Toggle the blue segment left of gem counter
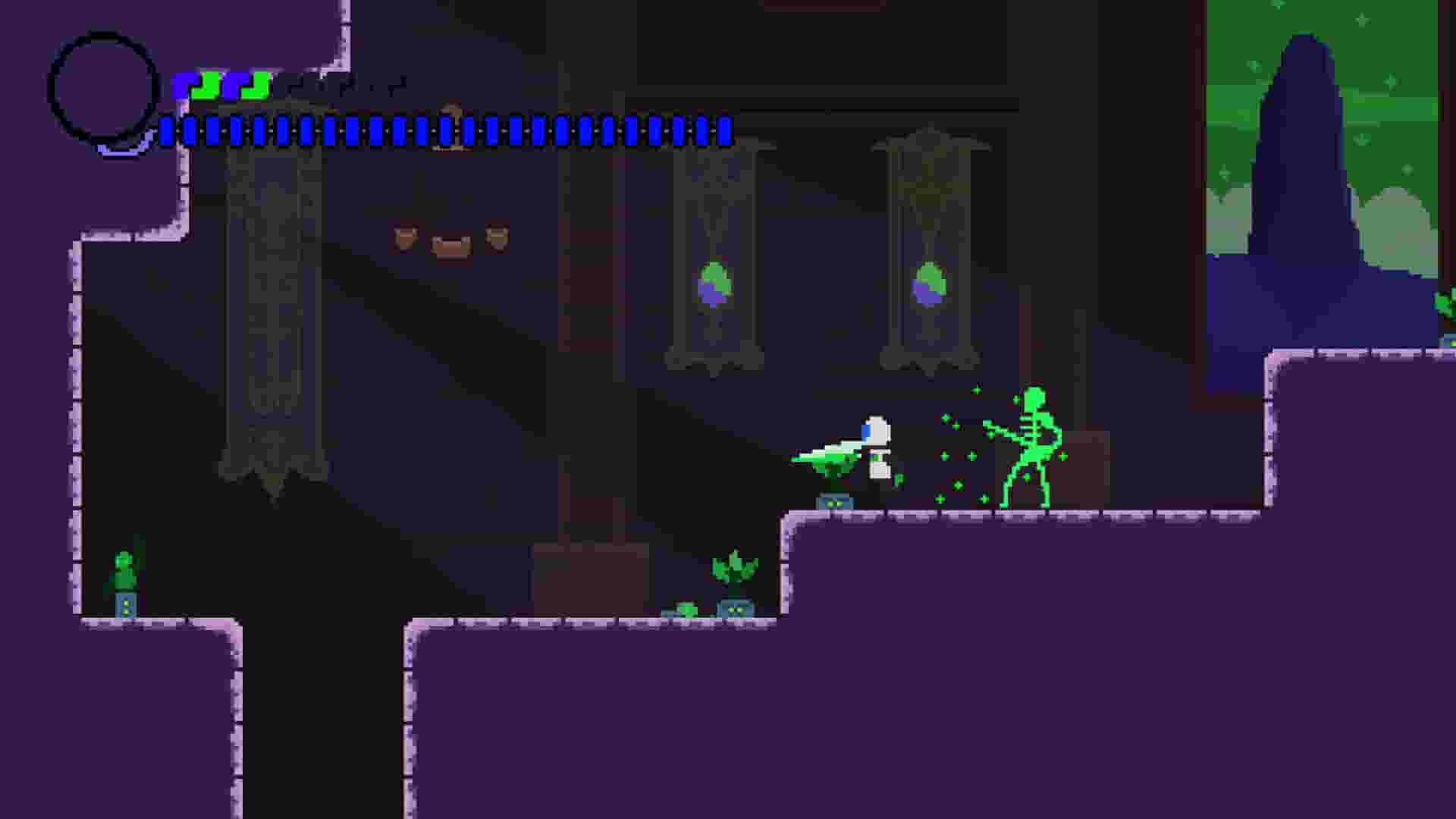1456x819 pixels. pyautogui.click(x=190, y=86)
